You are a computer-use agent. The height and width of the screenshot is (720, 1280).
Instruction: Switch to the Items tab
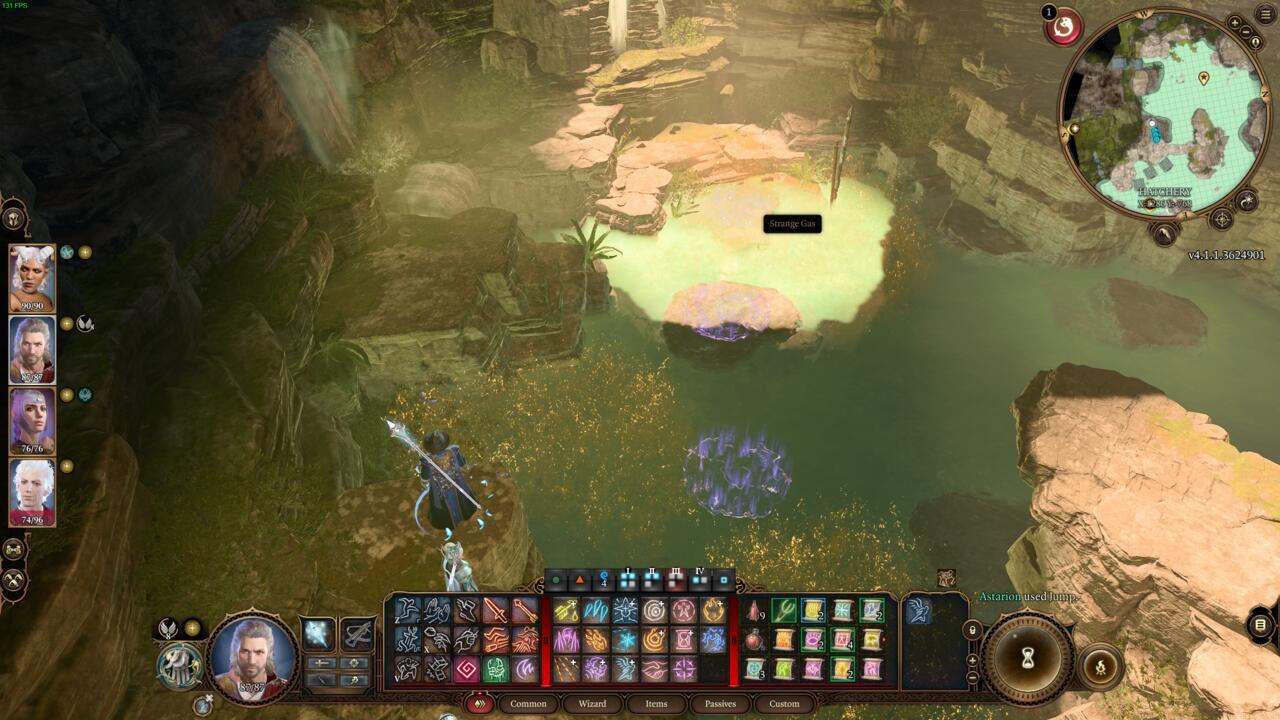(x=656, y=704)
